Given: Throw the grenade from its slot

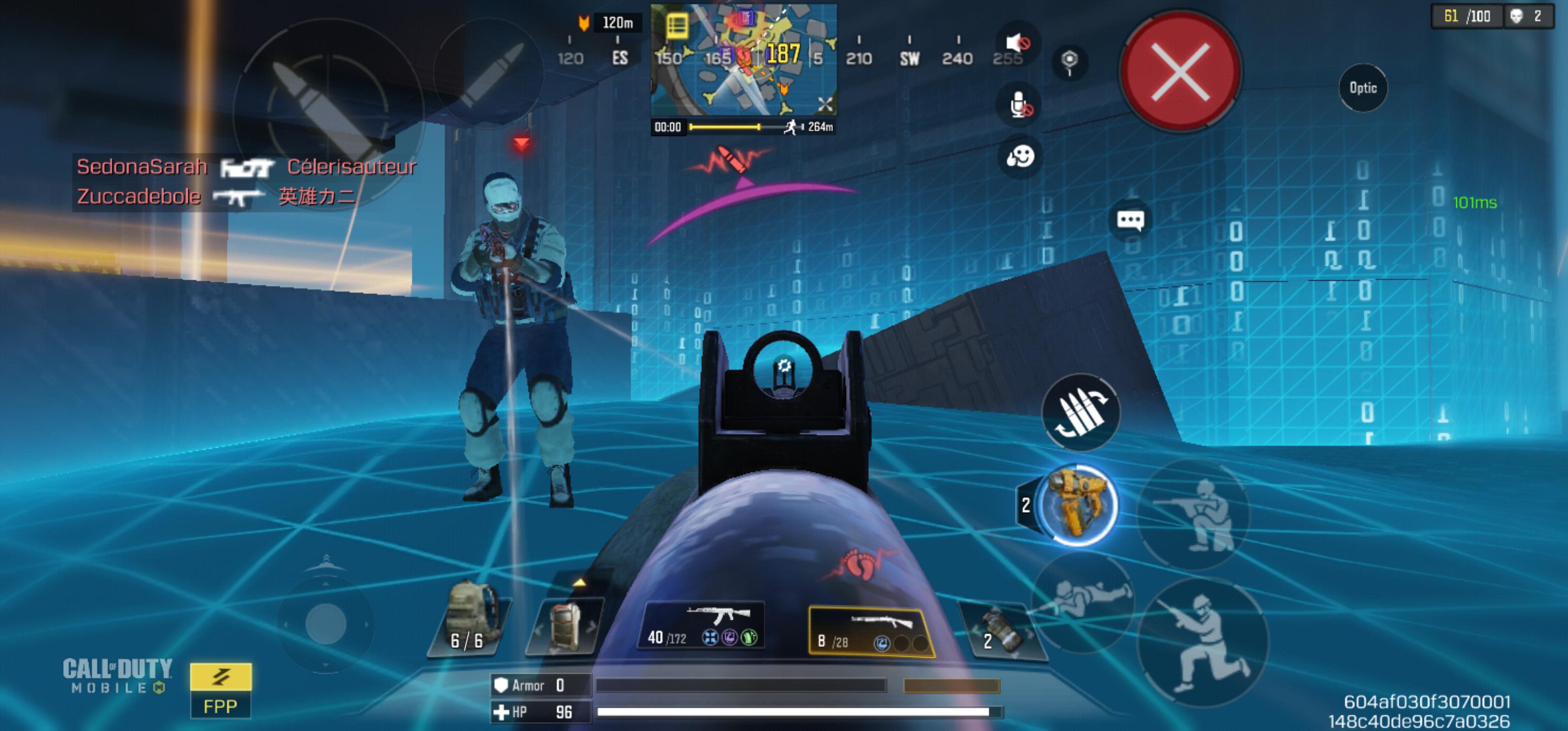Looking at the screenshot, I should (1001, 631).
